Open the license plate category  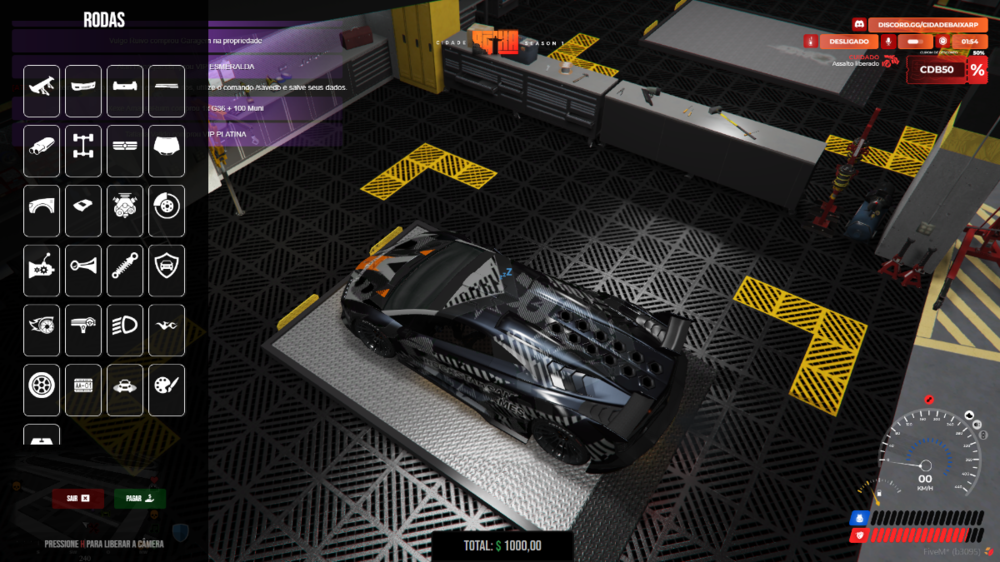(x=84, y=390)
